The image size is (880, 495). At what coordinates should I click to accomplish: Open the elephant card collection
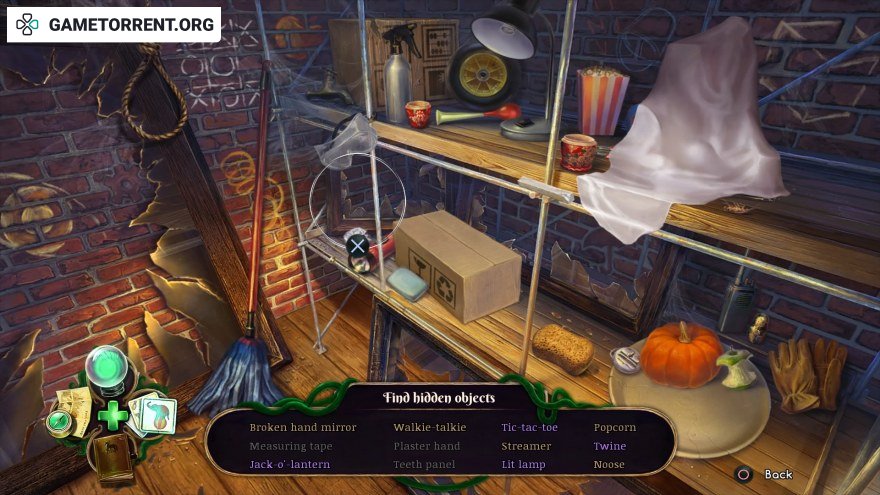154,413
